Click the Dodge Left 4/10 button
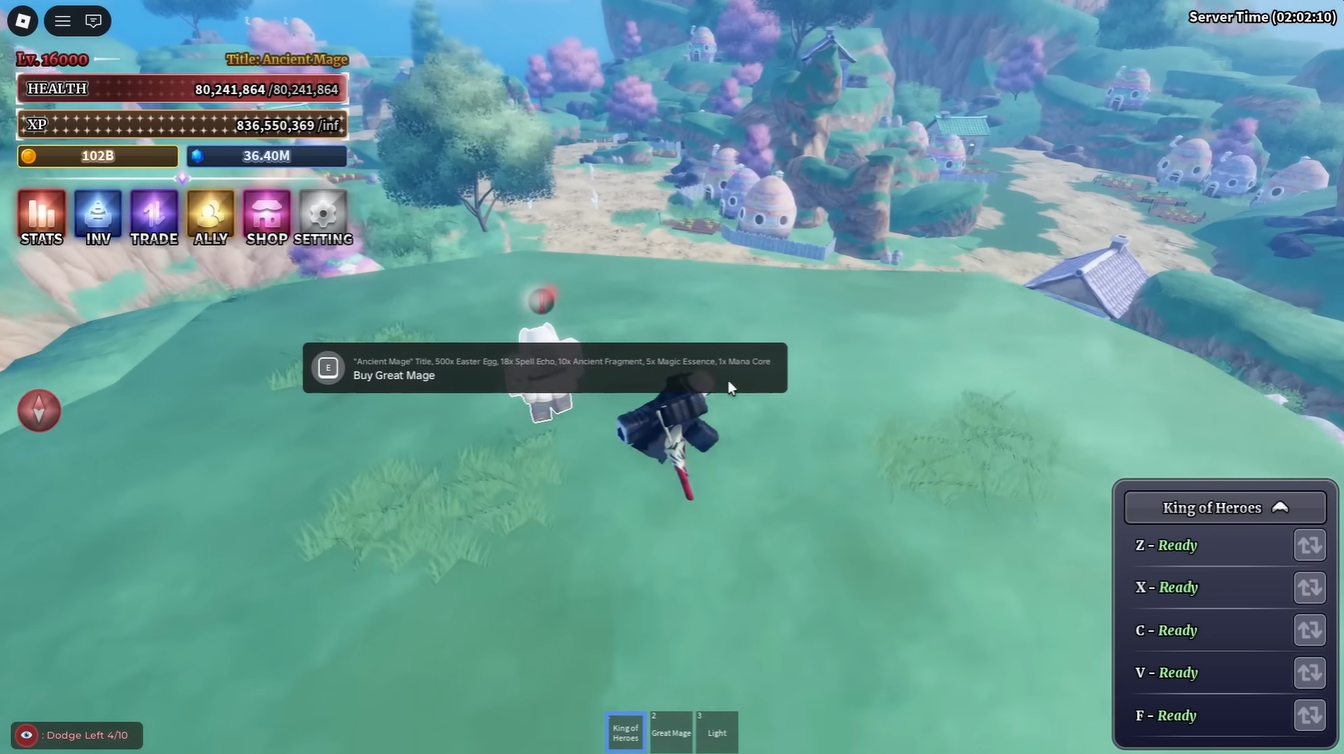This screenshot has width=1344, height=754. coord(75,734)
